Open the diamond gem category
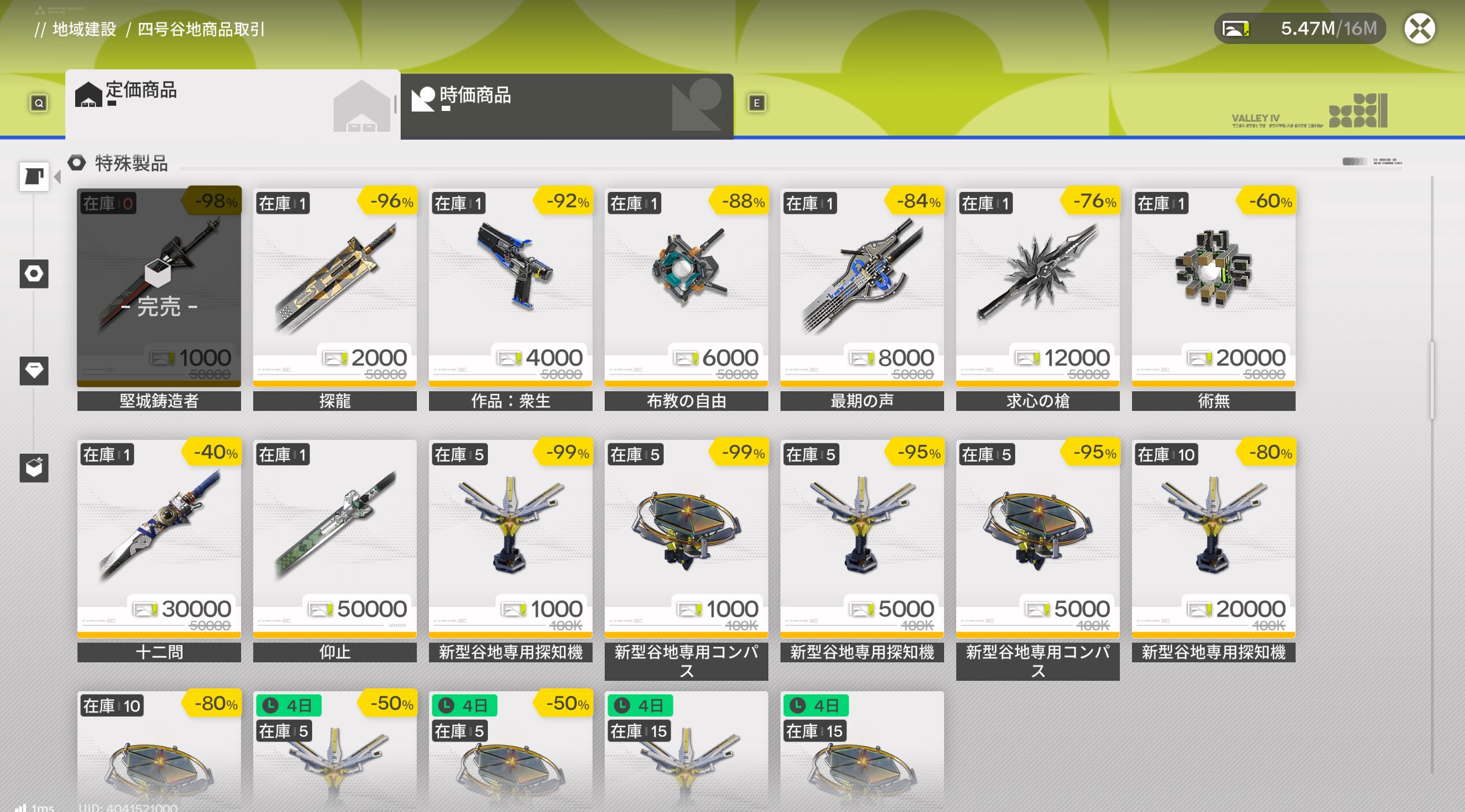 click(x=34, y=370)
